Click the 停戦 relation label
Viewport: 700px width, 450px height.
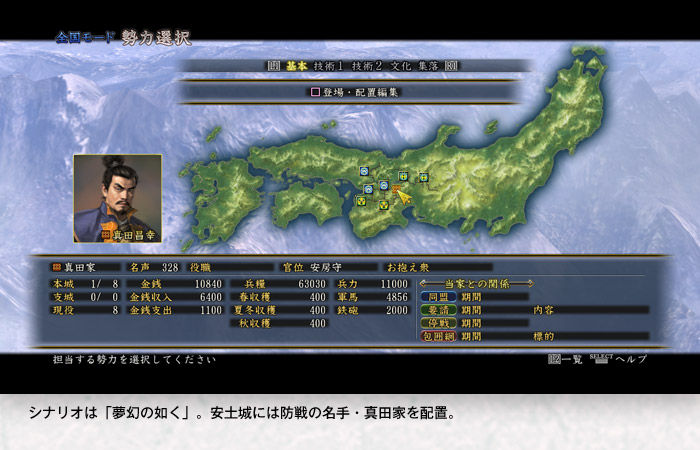tap(438, 323)
